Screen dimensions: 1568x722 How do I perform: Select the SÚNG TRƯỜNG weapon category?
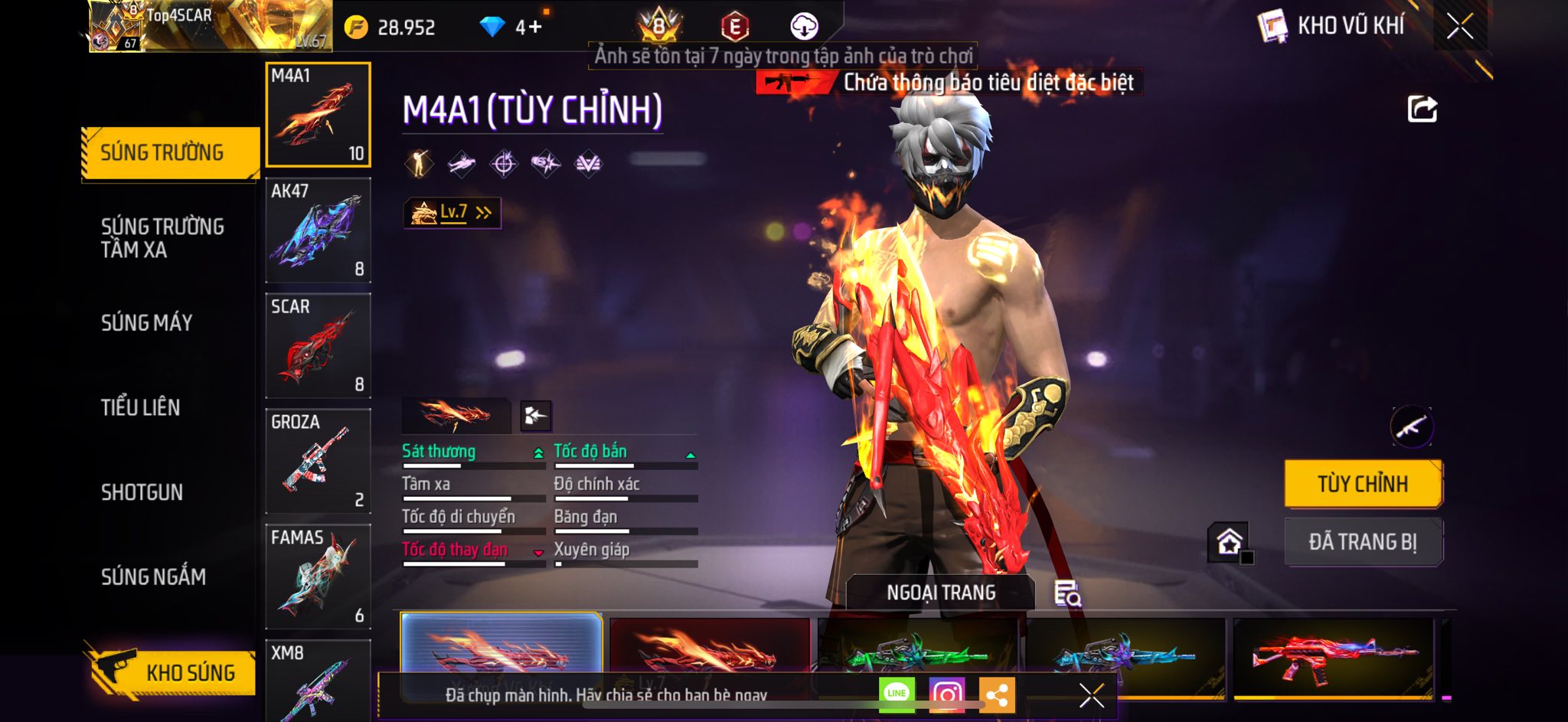(169, 153)
